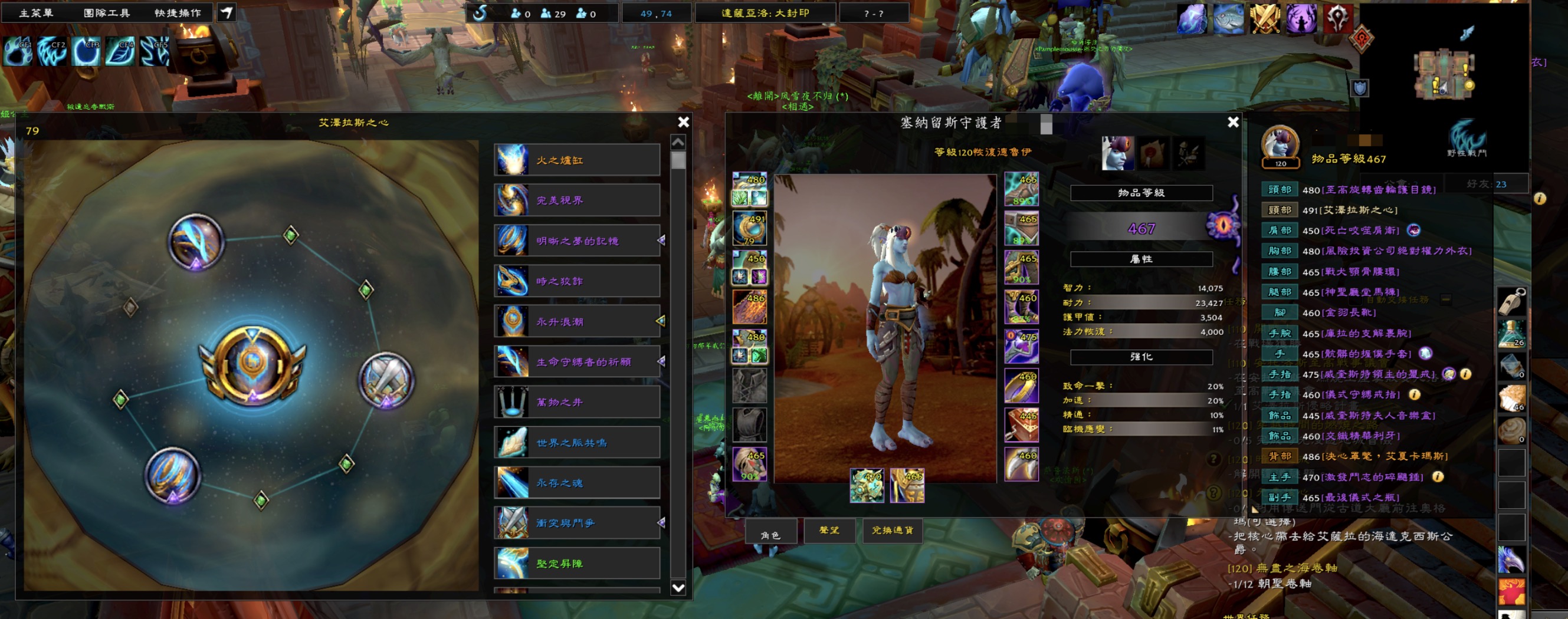Select the 火之爐缸 essence
Viewport: 1568px width, 619px height.
[x=577, y=160]
